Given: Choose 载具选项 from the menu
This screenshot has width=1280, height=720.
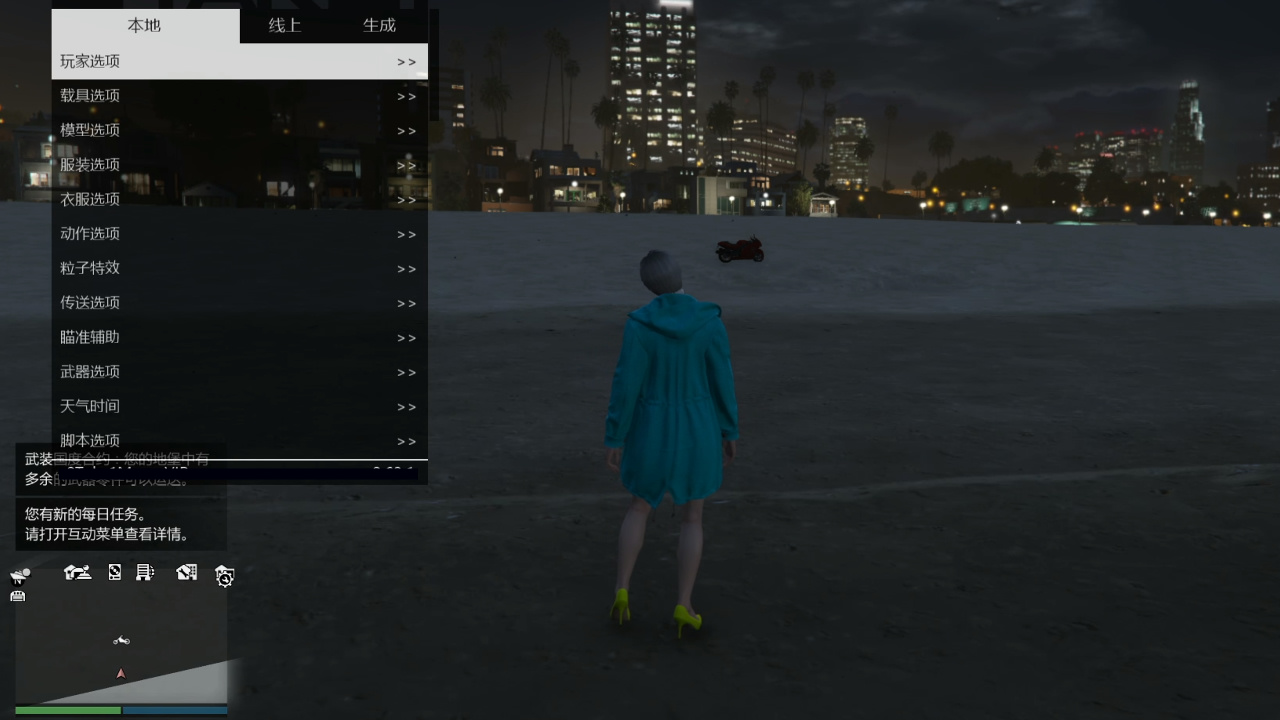Looking at the screenshot, I should [x=239, y=96].
